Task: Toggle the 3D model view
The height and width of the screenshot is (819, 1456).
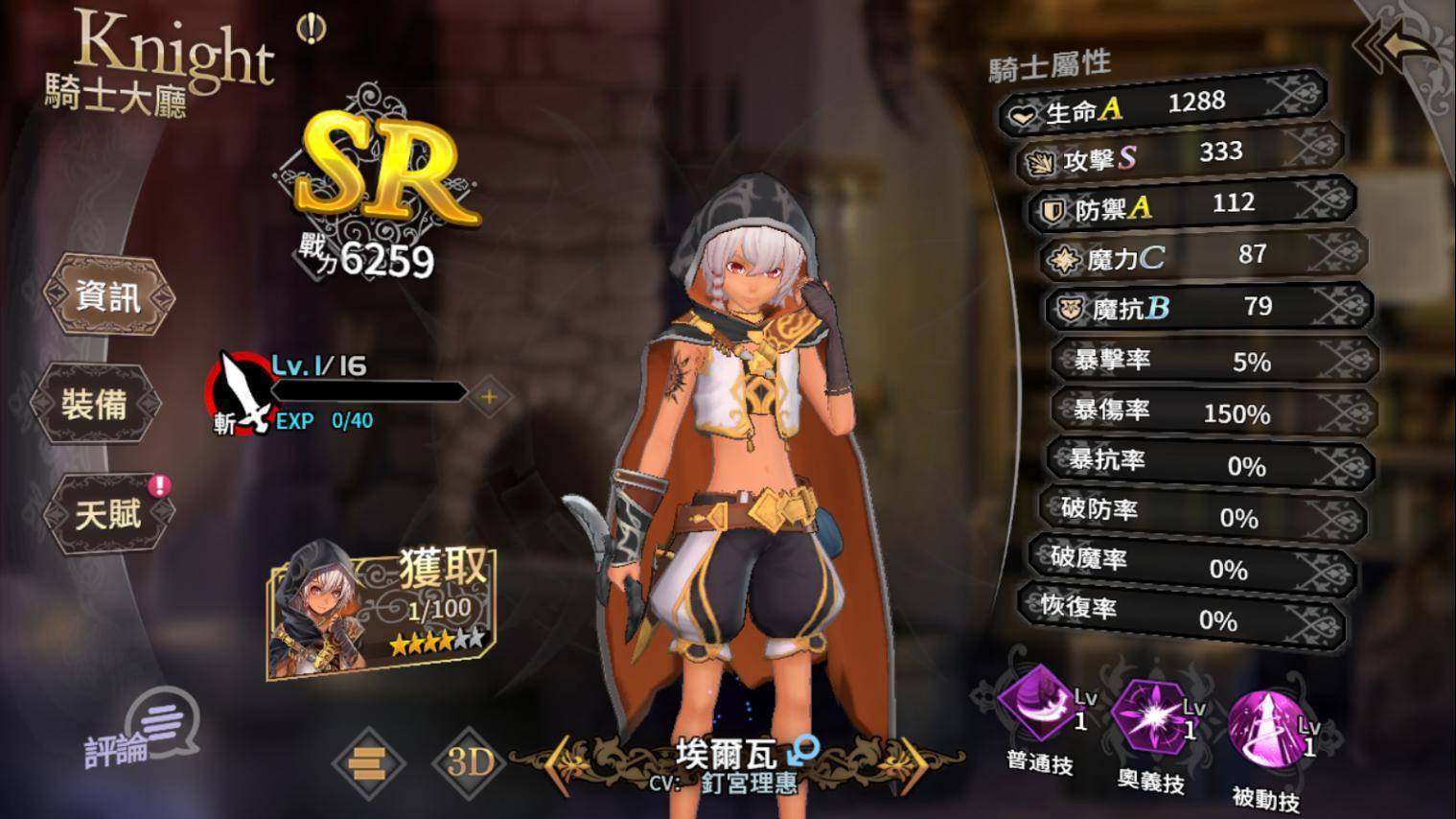Action: click(470, 761)
